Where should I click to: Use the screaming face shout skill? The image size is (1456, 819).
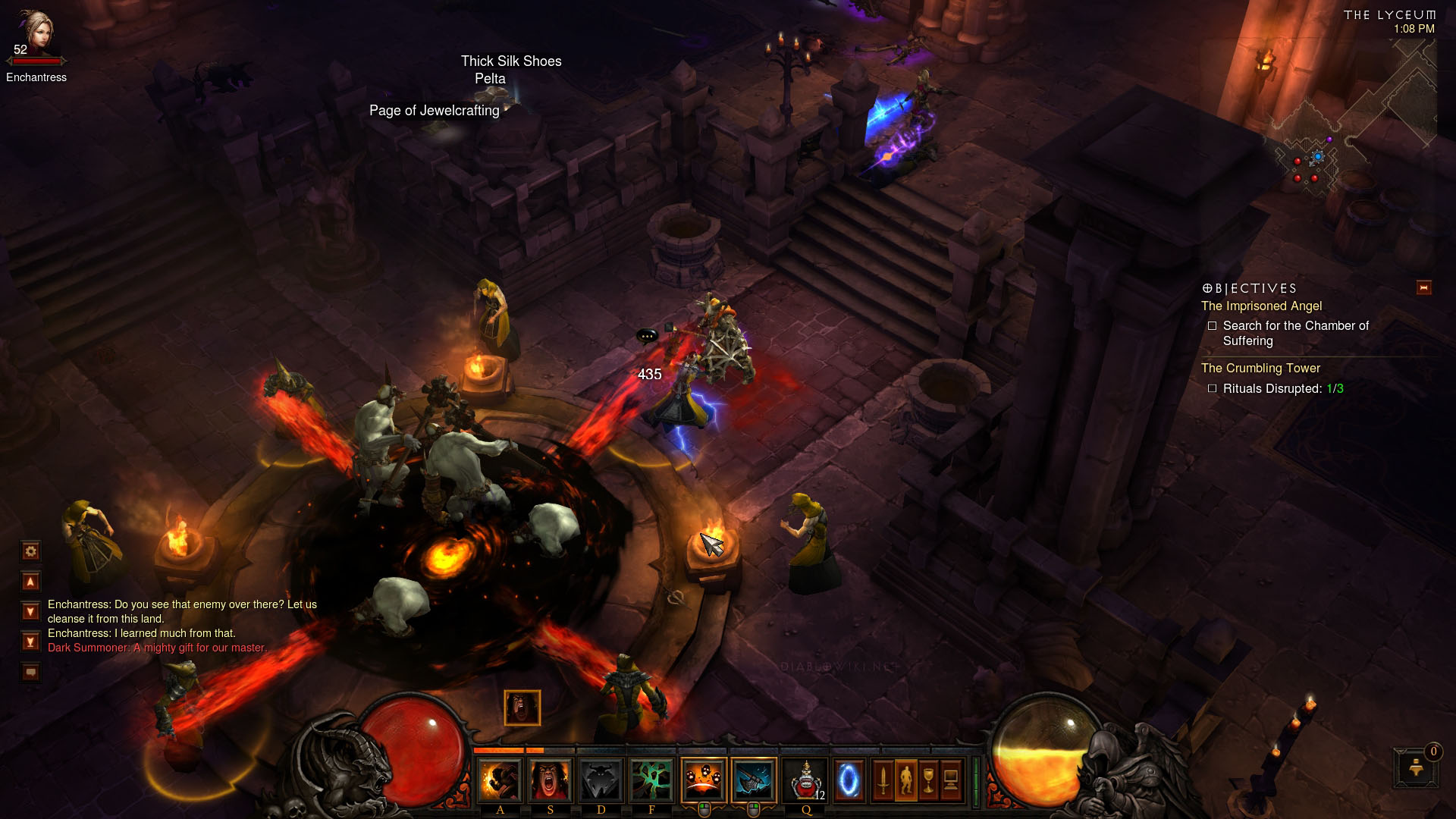551,780
